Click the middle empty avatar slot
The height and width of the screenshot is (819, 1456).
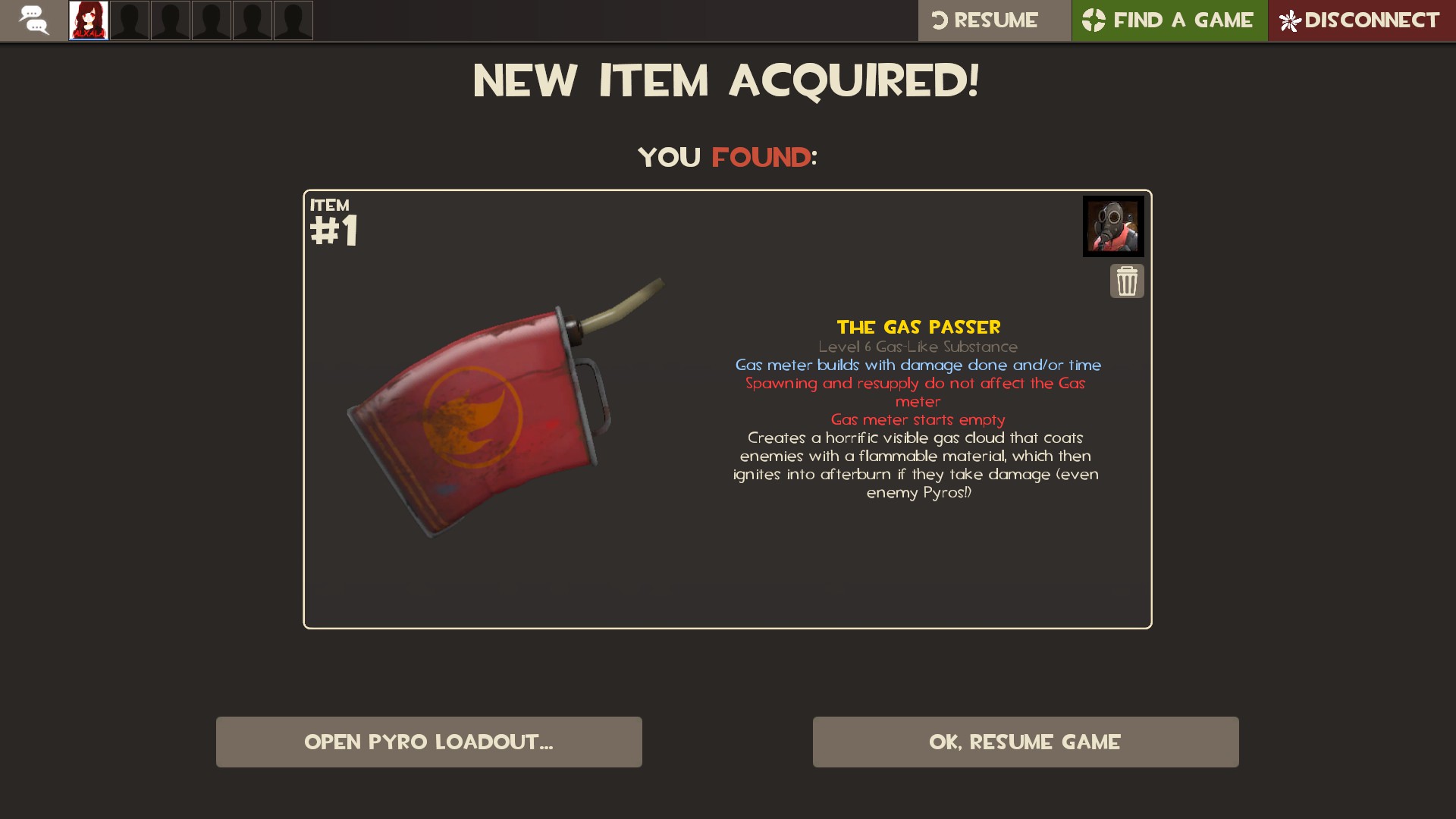click(x=212, y=20)
